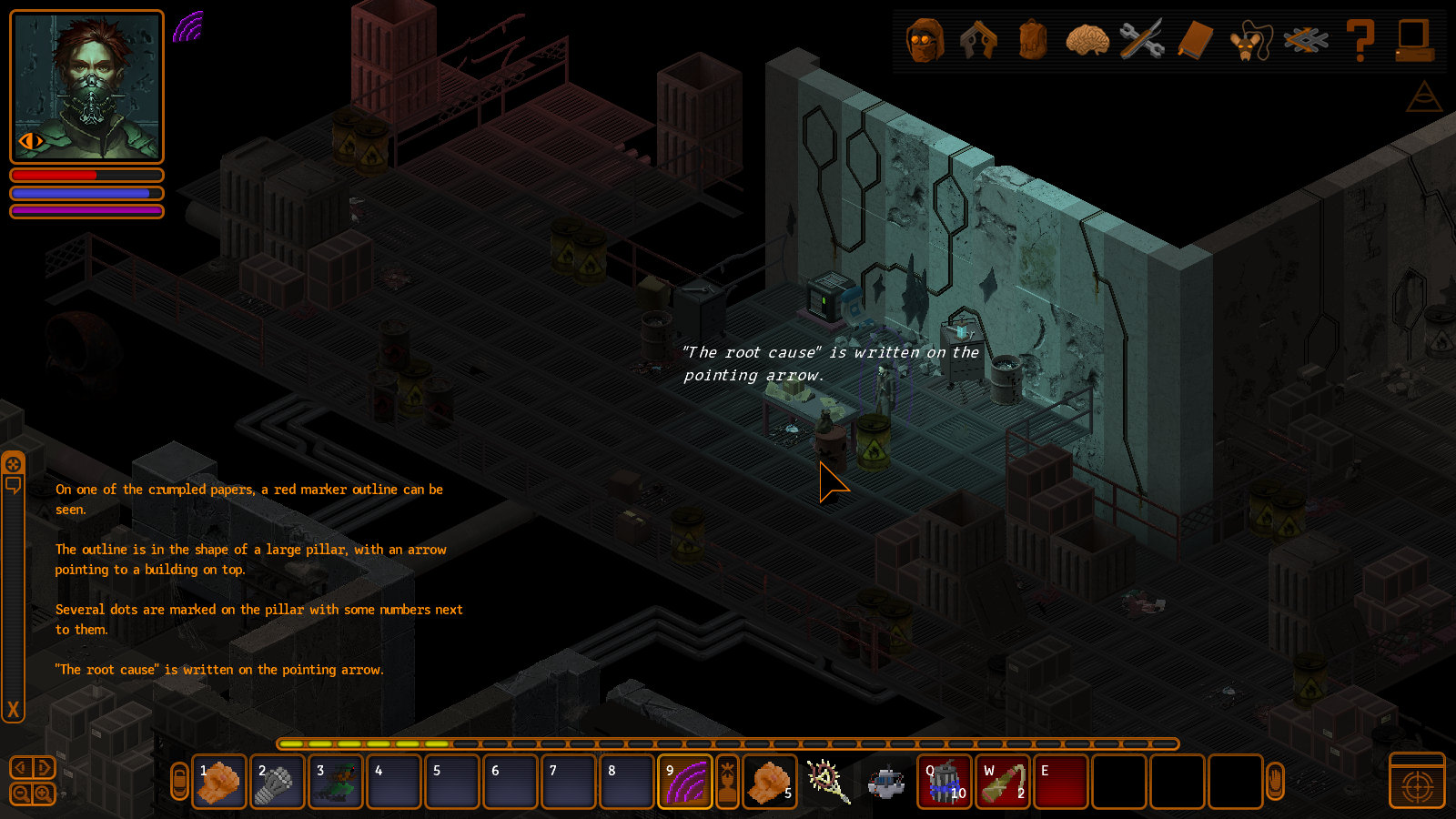Viewport: 1456px width, 819px height.
Task: Select the fist attack in hotbar slot 1
Action: (219, 782)
